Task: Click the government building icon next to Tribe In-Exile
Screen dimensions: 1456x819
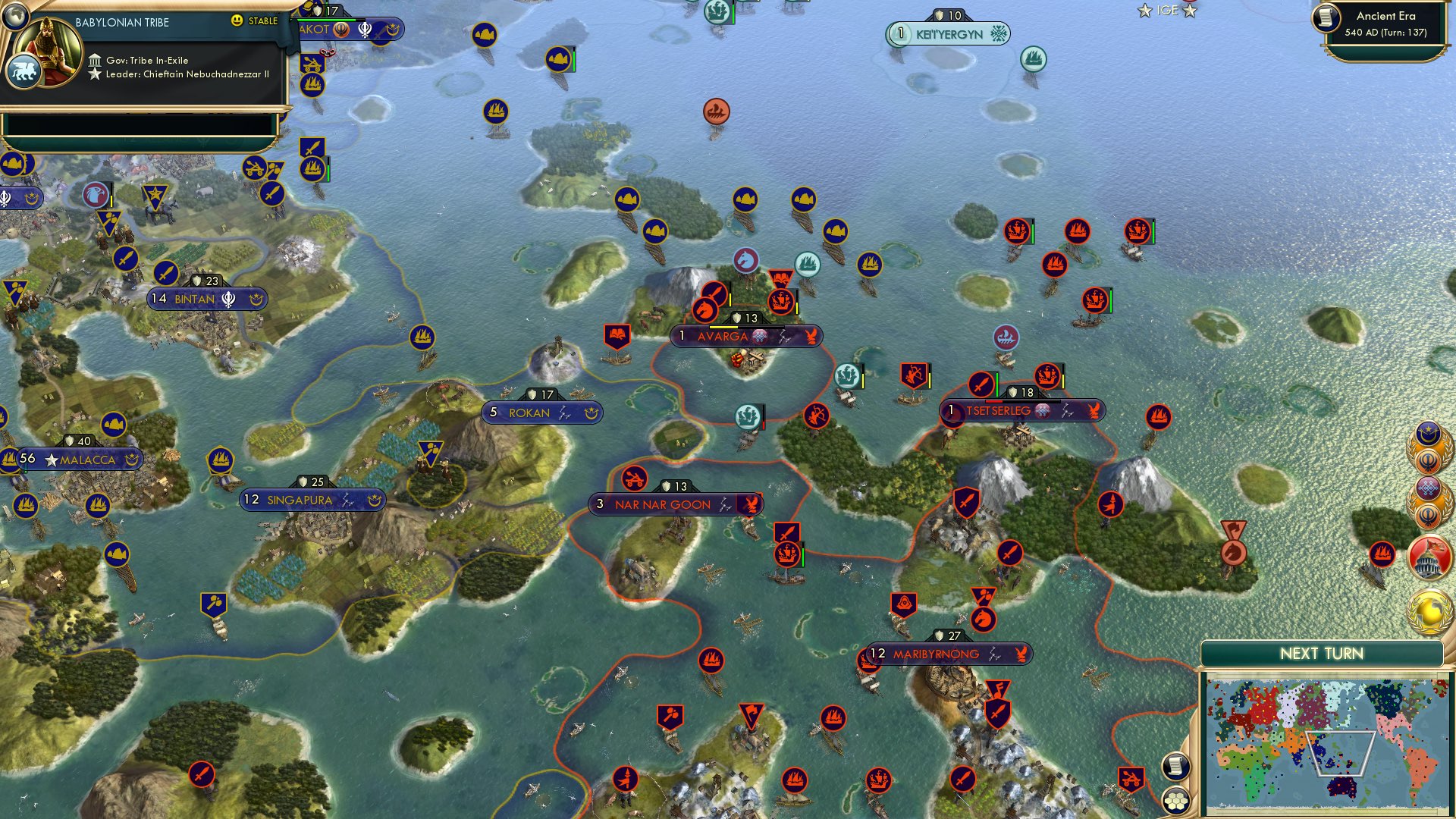Action: tap(96, 60)
